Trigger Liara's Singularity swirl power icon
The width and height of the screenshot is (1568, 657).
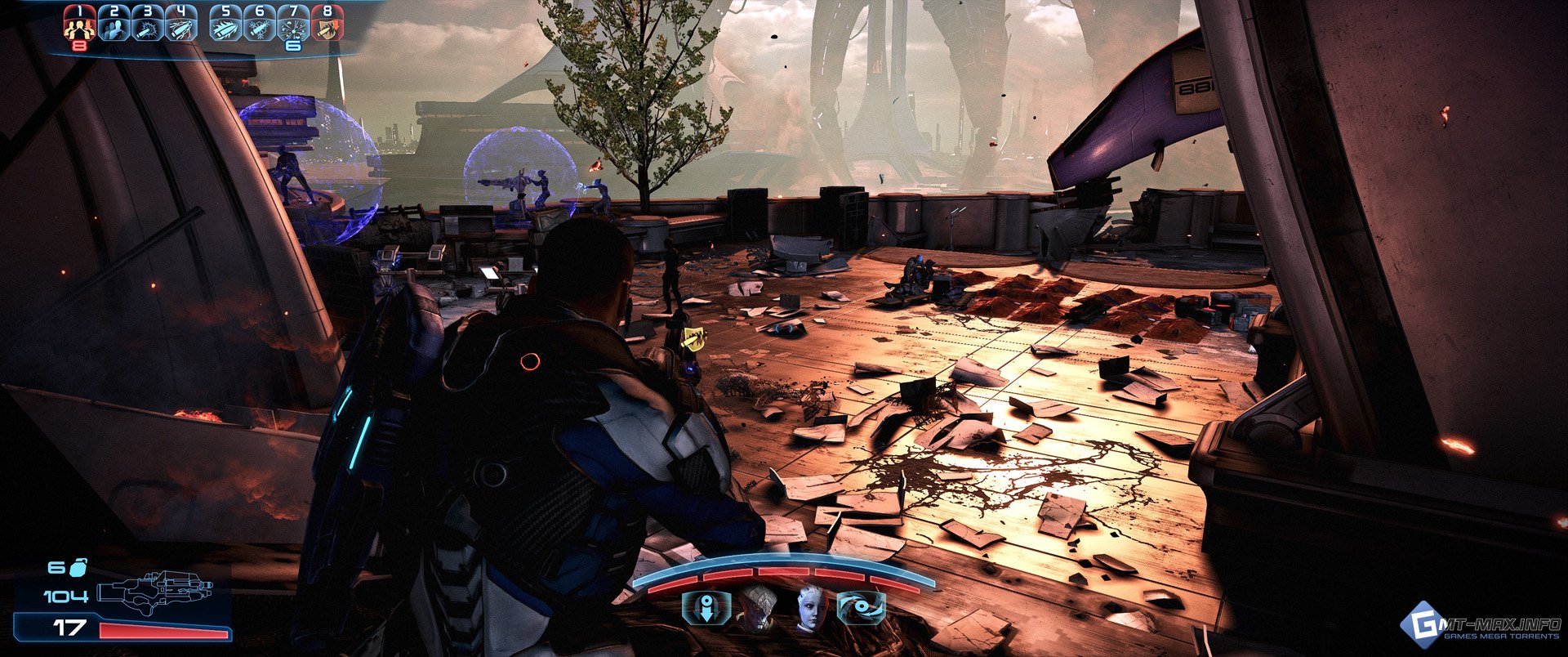862,609
